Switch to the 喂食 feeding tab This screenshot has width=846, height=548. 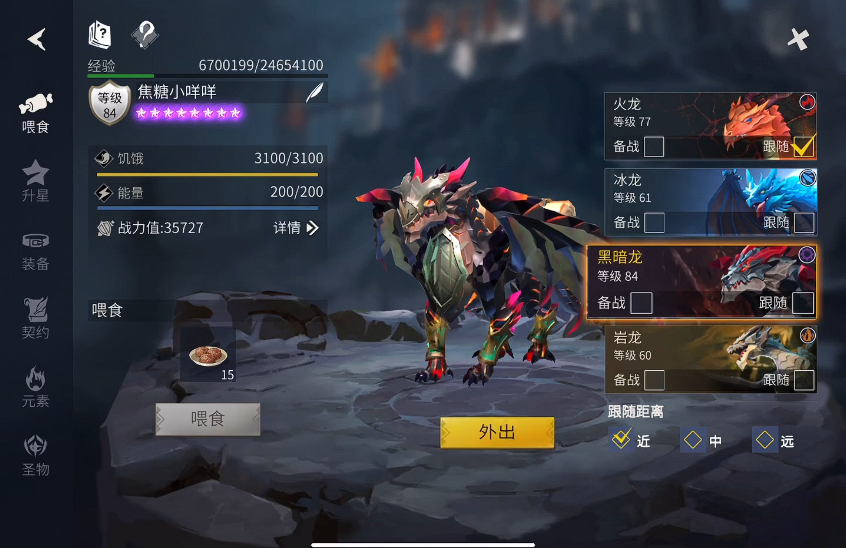click(36, 113)
